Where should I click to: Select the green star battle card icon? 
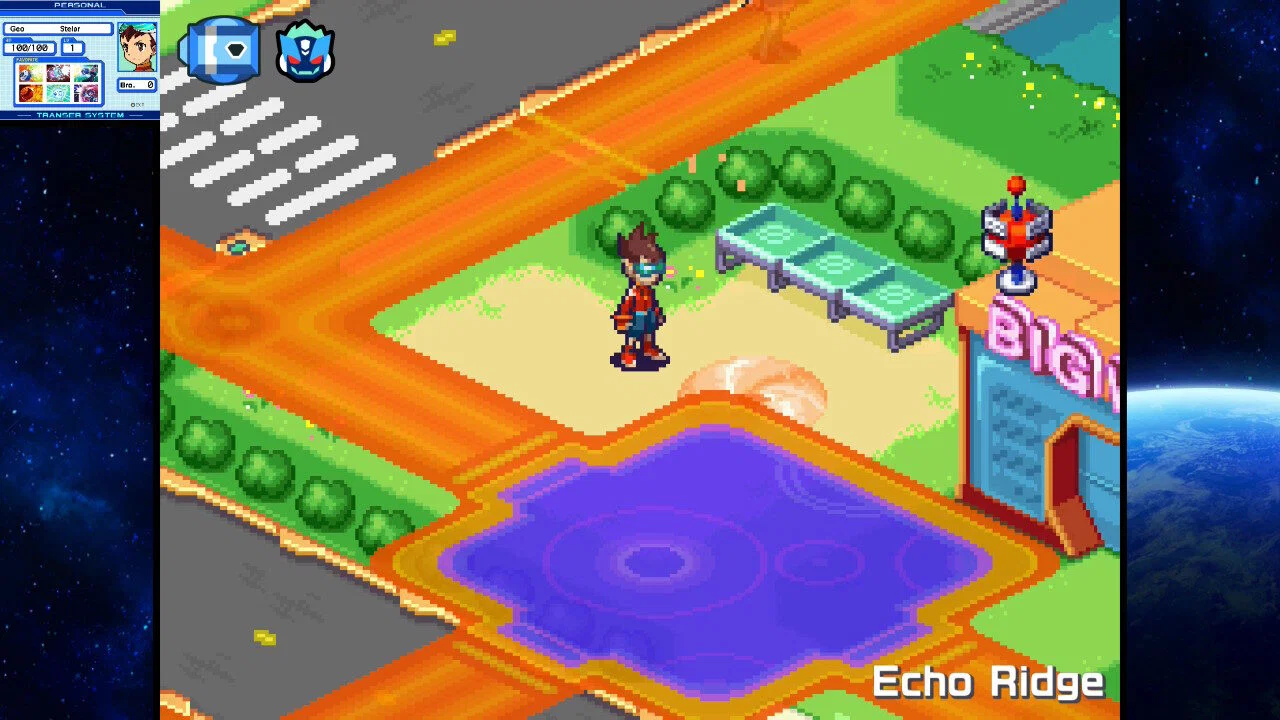coord(56,92)
